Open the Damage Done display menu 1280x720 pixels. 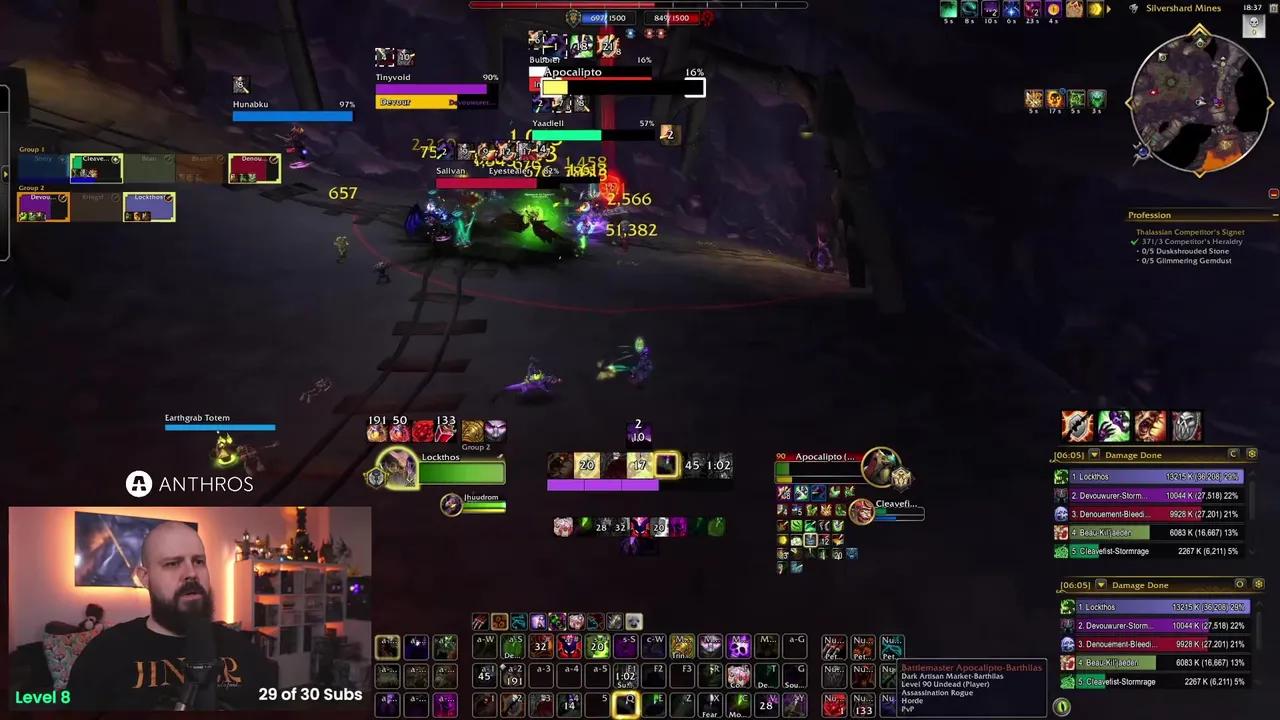[1133, 455]
